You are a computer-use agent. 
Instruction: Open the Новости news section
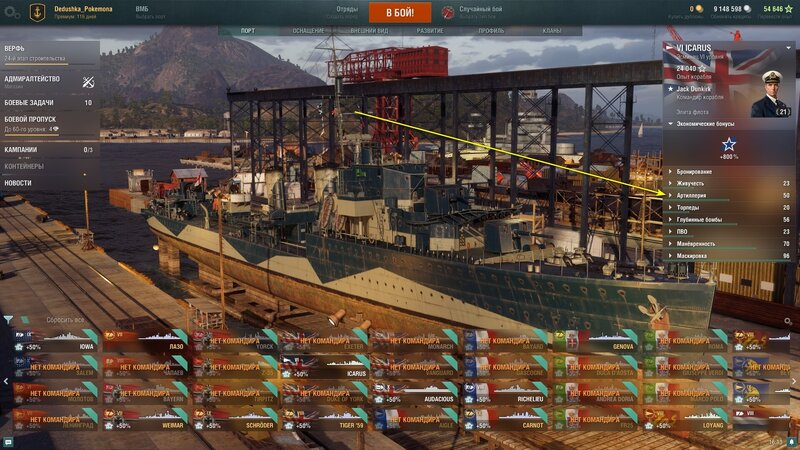coord(18,183)
